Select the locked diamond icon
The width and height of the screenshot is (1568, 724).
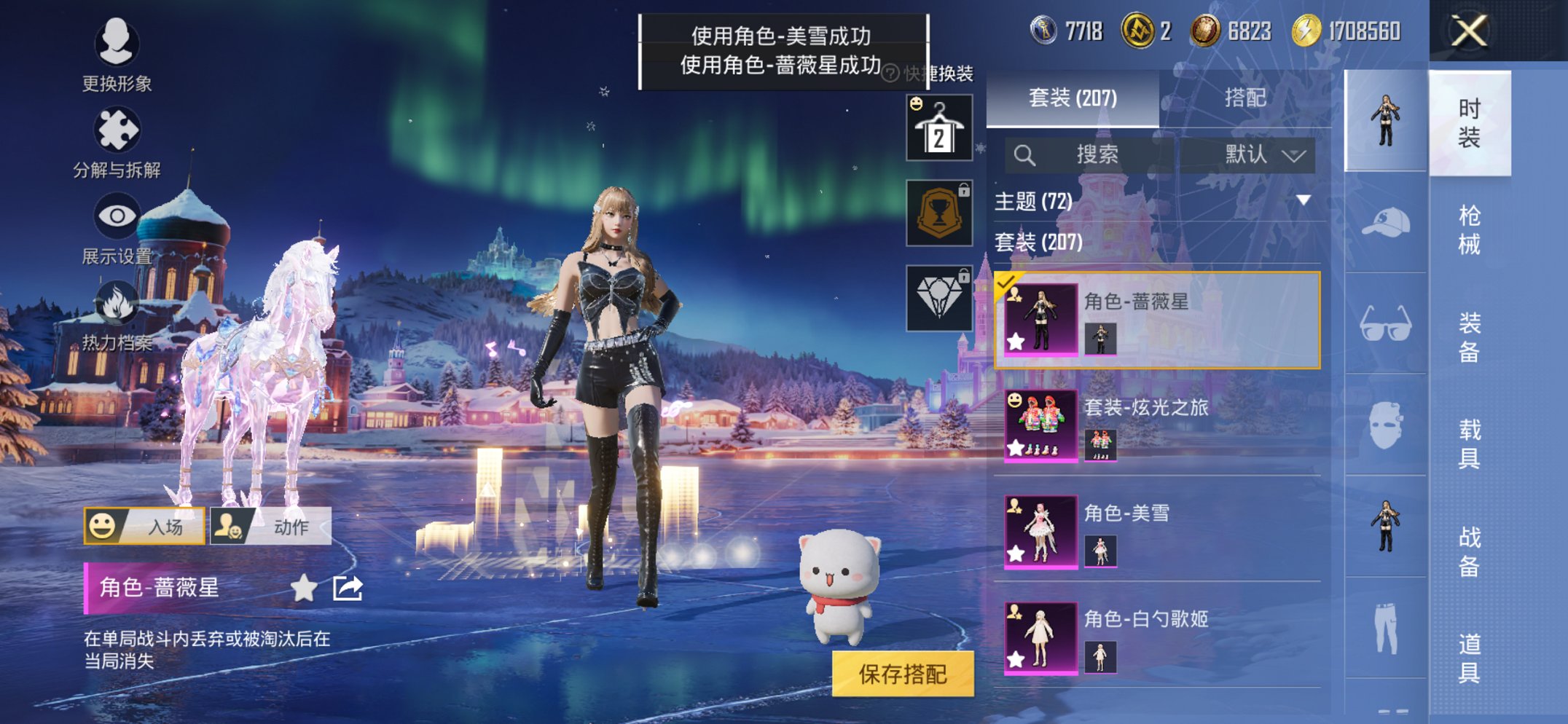tap(938, 295)
